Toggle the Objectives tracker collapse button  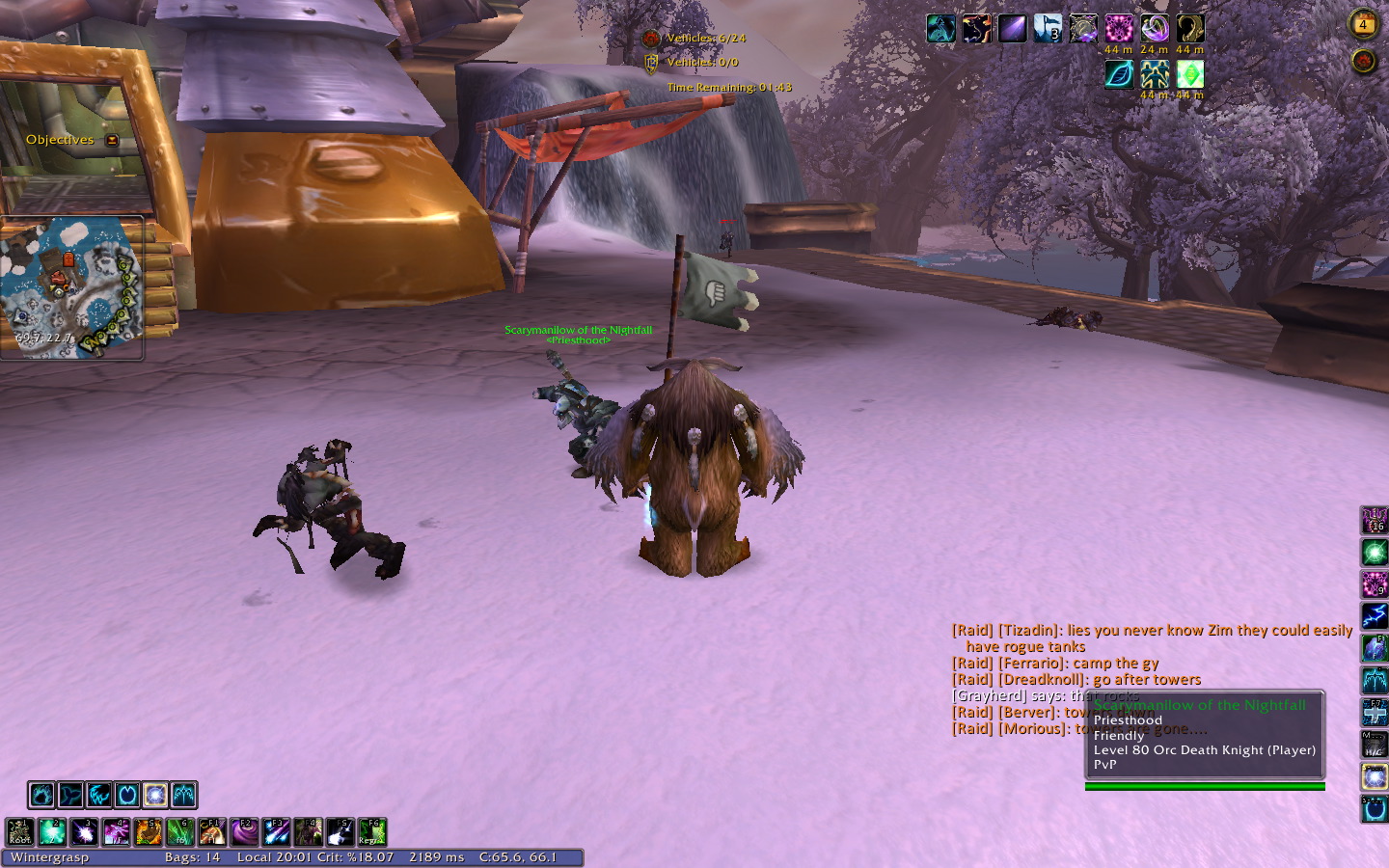point(112,140)
